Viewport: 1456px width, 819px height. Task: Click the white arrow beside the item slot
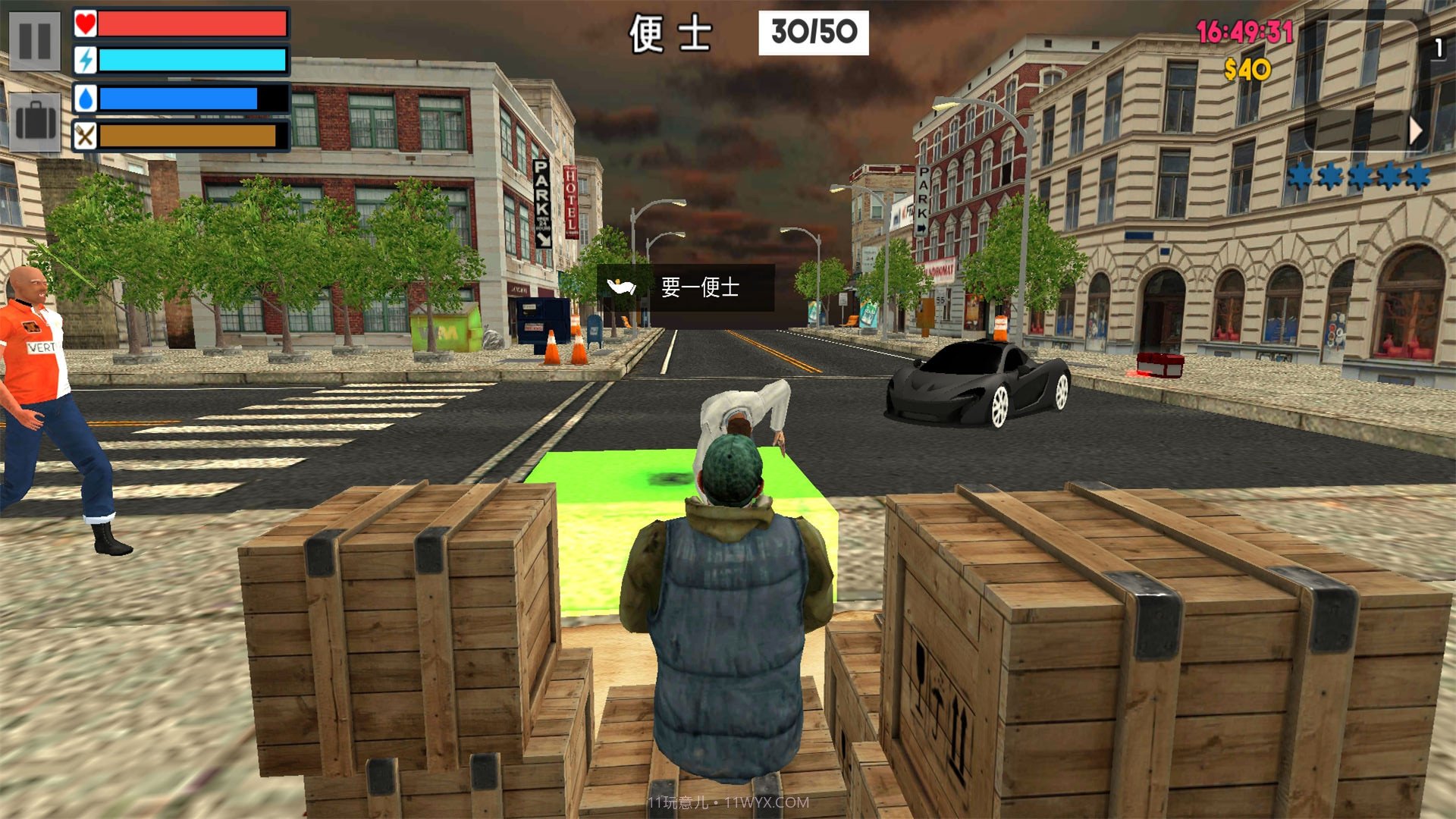(1415, 131)
